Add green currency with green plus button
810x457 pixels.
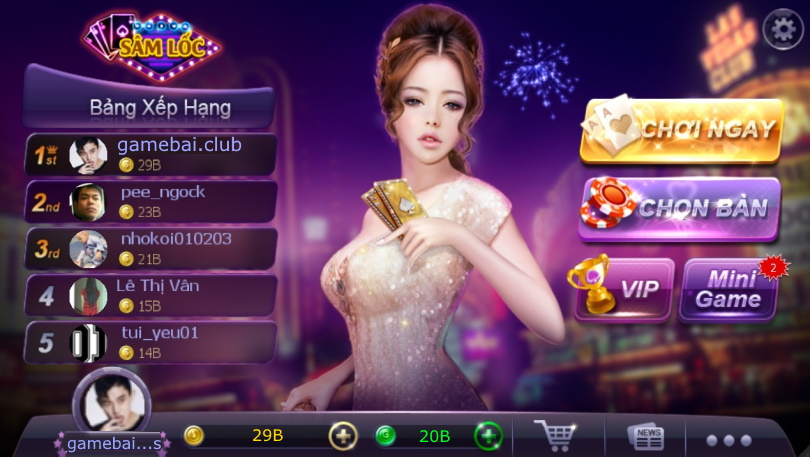click(x=488, y=436)
